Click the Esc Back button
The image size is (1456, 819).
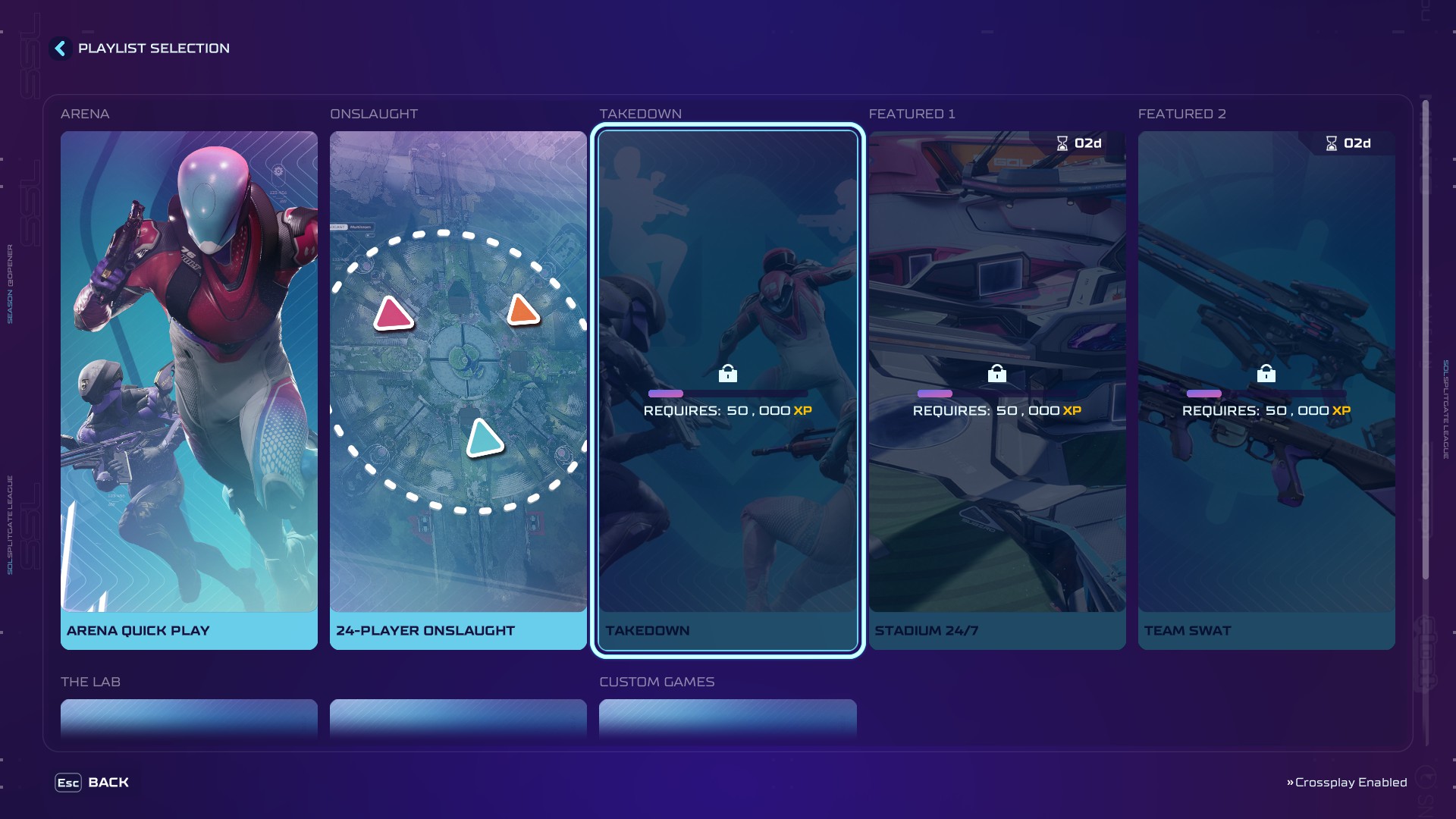click(x=91, y=782)
